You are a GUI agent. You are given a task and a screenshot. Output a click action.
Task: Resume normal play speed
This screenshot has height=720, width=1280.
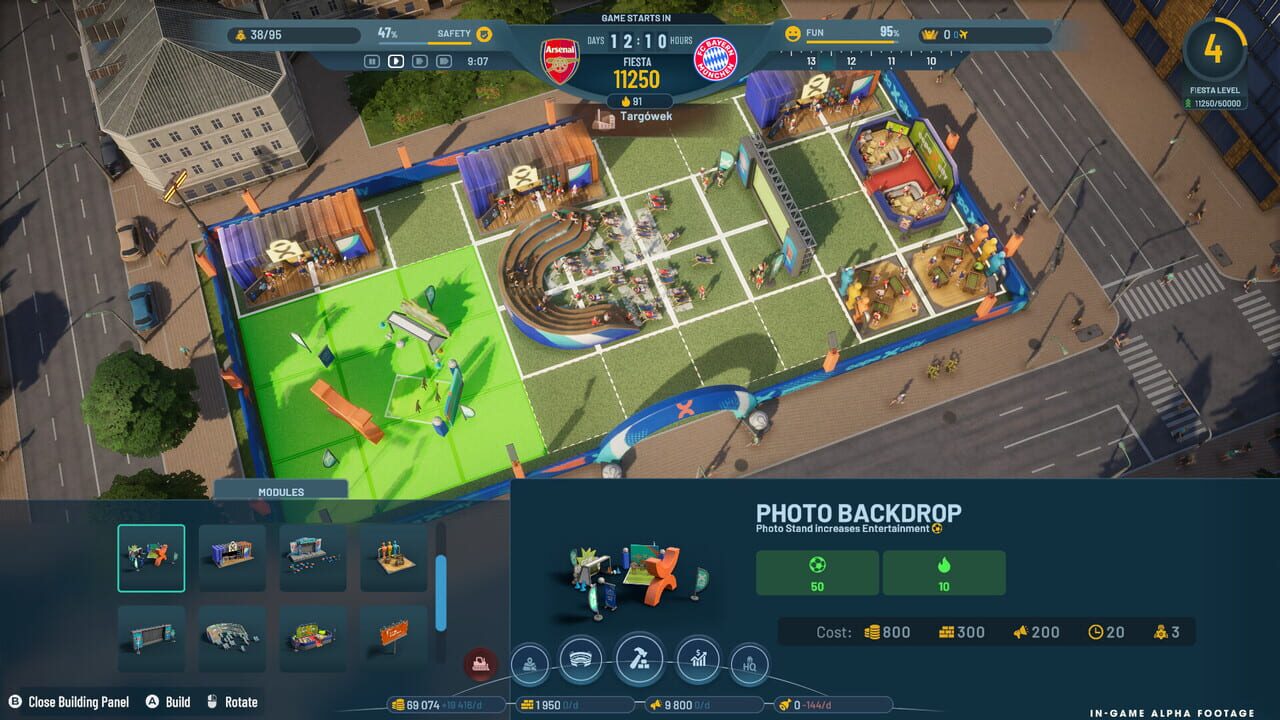[x=395, y=60]
